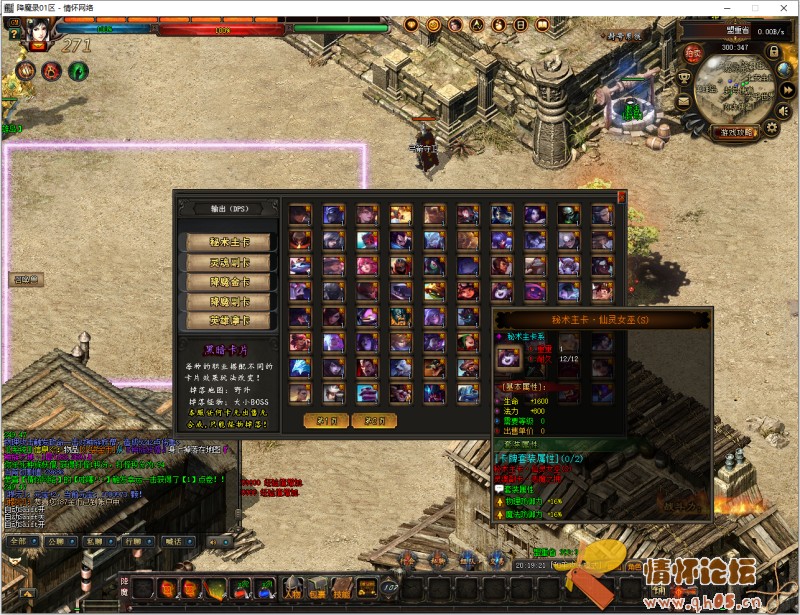This screenshot has width=800, height=615.
Task: Close the card collection panel
Action: pyautogui.click(x=621, y=196)
